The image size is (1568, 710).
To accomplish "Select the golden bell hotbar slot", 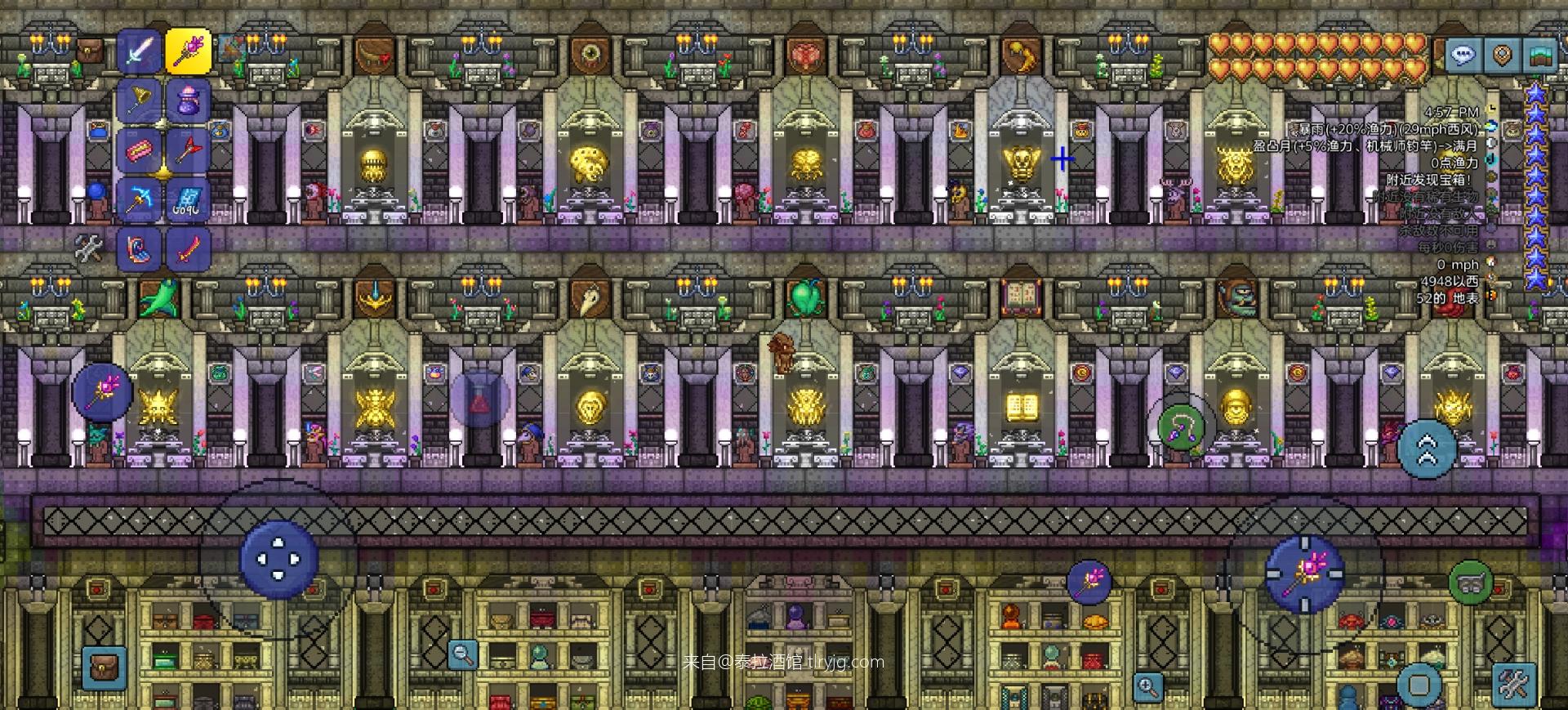I will 139,101.
